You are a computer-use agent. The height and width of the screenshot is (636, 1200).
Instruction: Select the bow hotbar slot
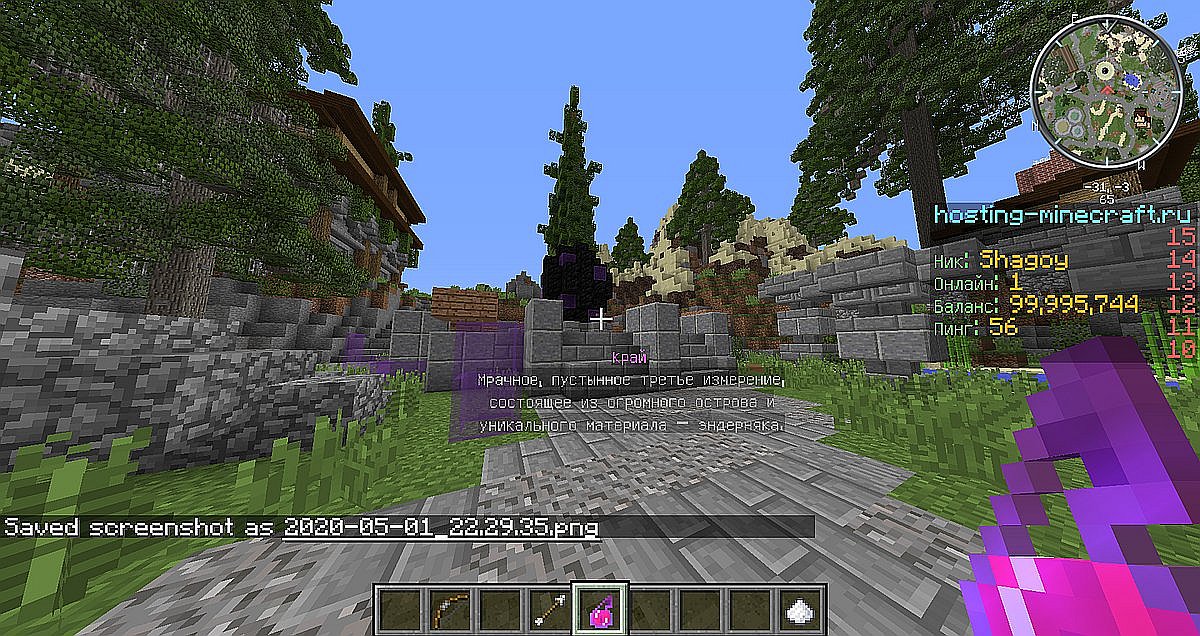(447, 607)
